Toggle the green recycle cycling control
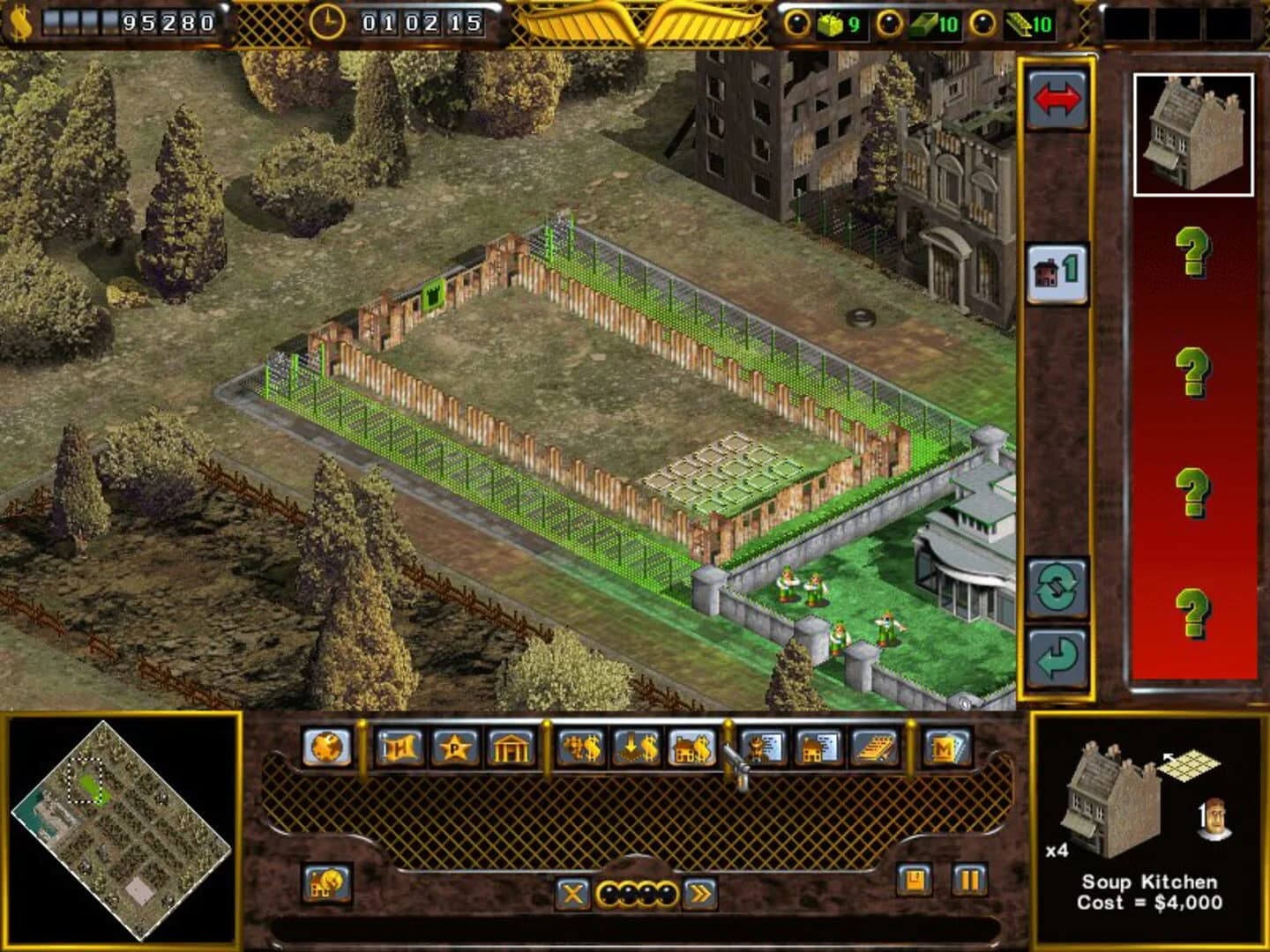The width and height of the screenshot is (1270, 952). pyautogui.click(x=1056, y=589)
